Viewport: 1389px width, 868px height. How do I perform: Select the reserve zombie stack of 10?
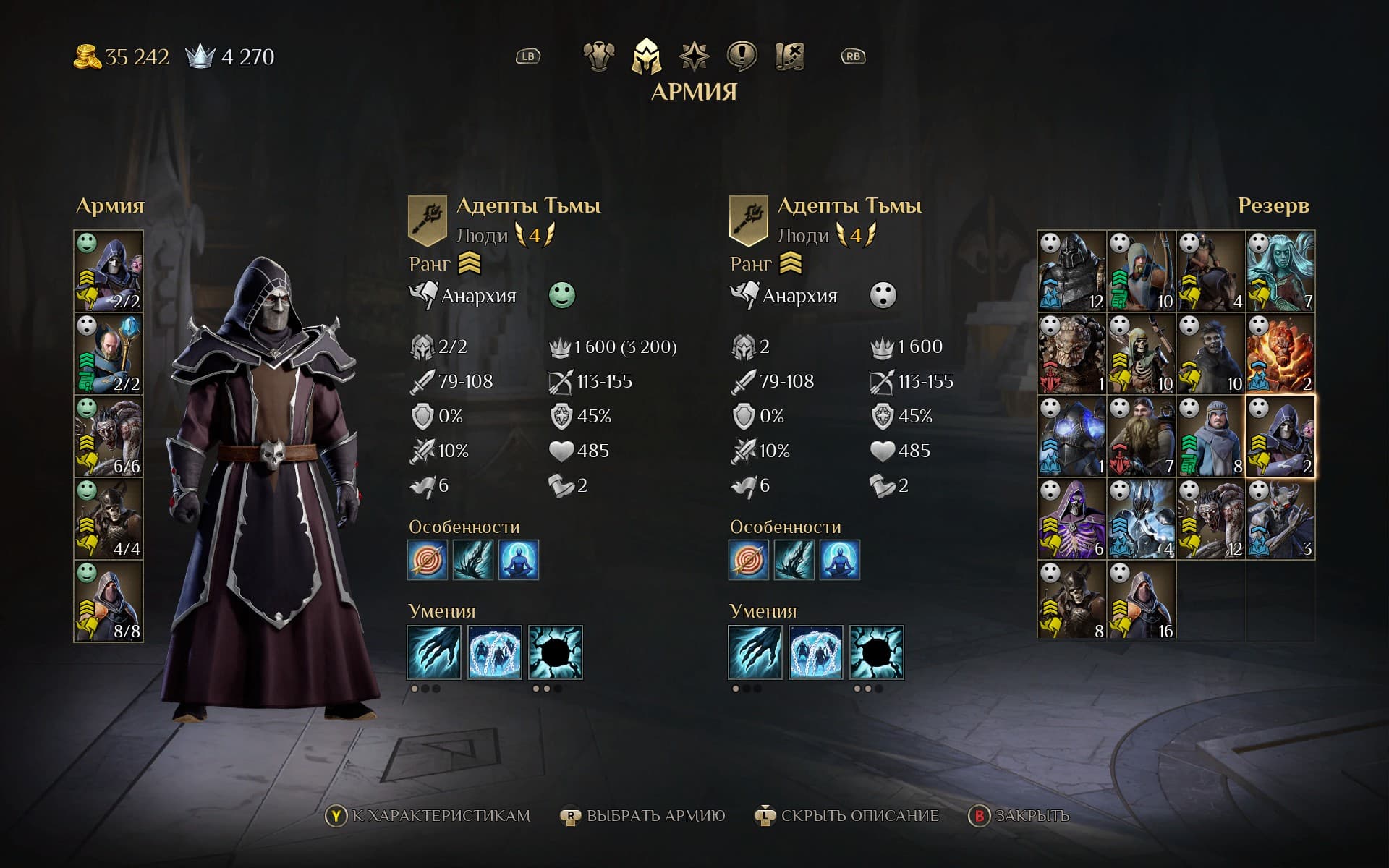[x=1210, y=354]
